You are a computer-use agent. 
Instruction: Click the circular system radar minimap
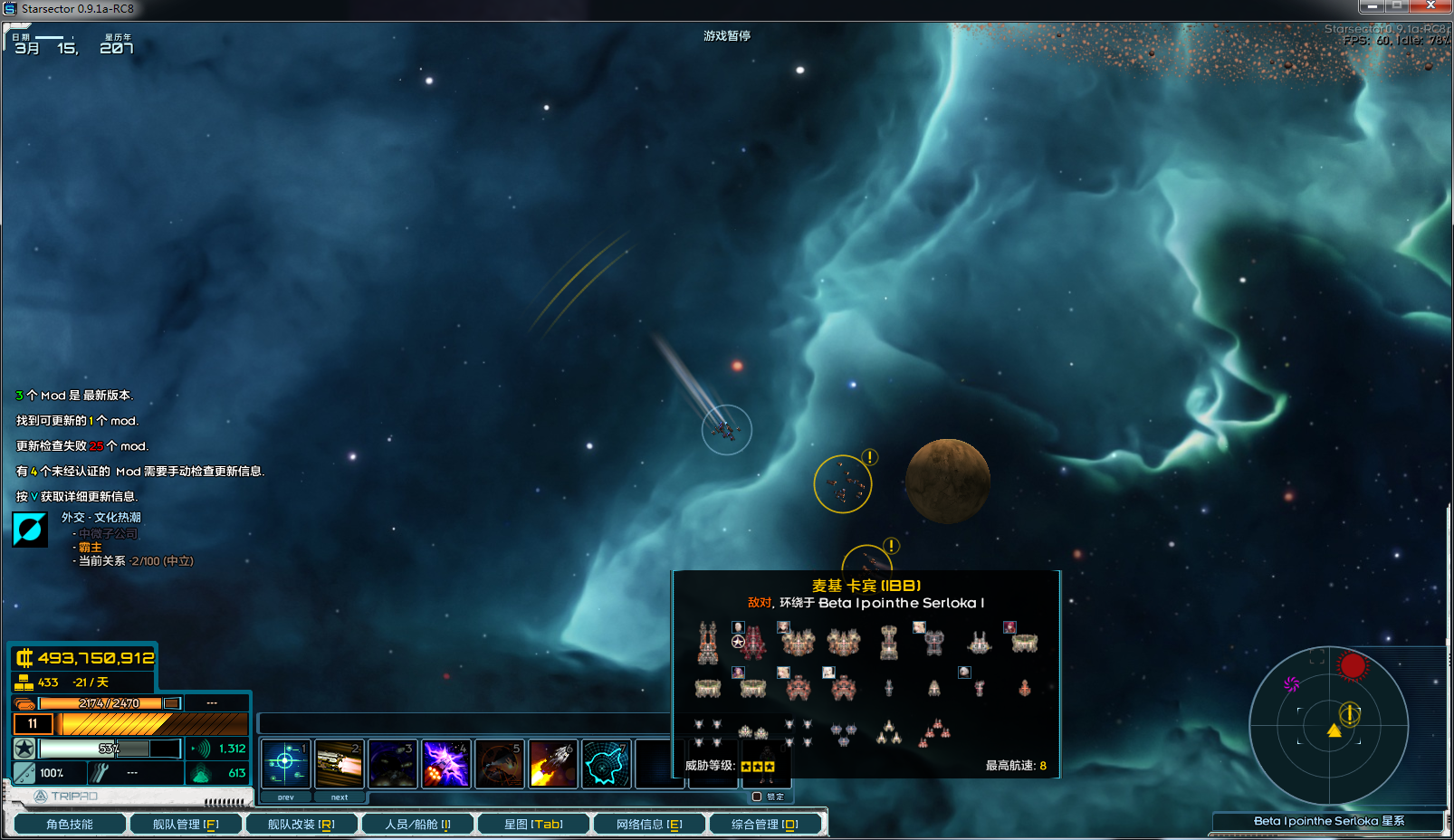[1328, 725]
